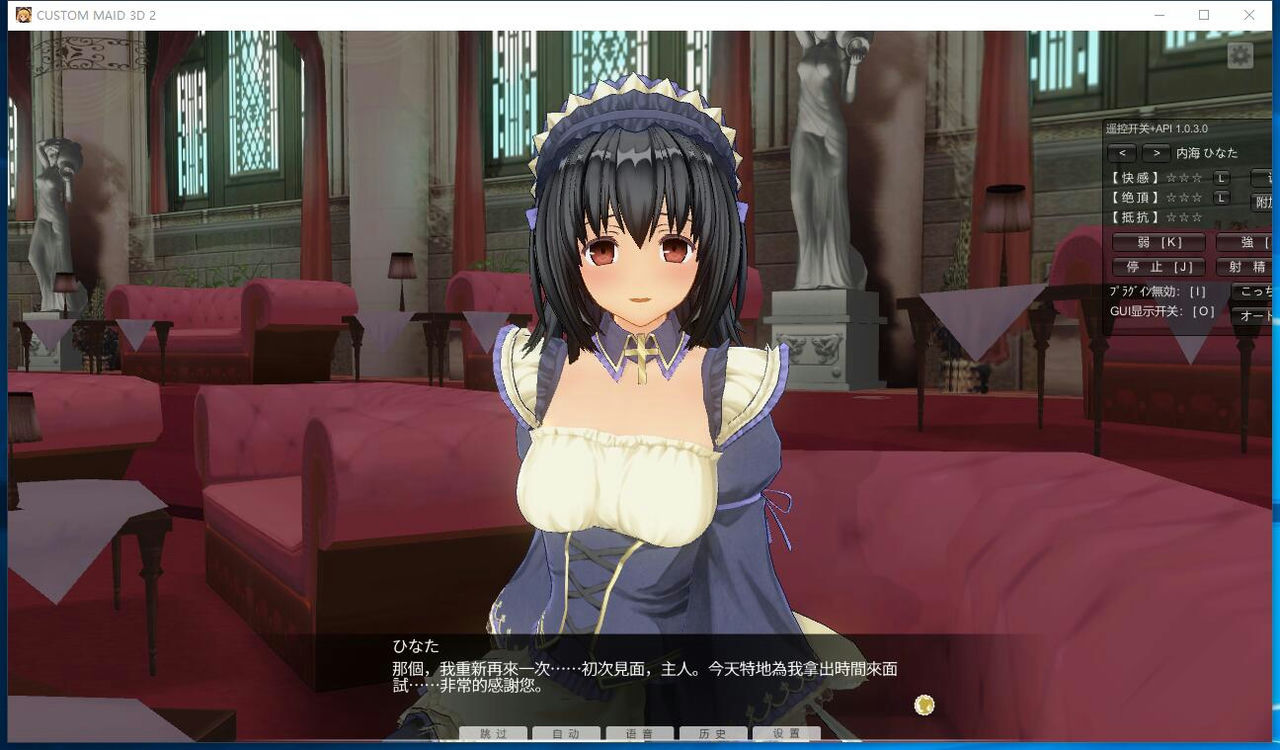Click the こっち button in the remote panel
The width and height of the screenshot is (1280, 750).
pos(1258,290)
